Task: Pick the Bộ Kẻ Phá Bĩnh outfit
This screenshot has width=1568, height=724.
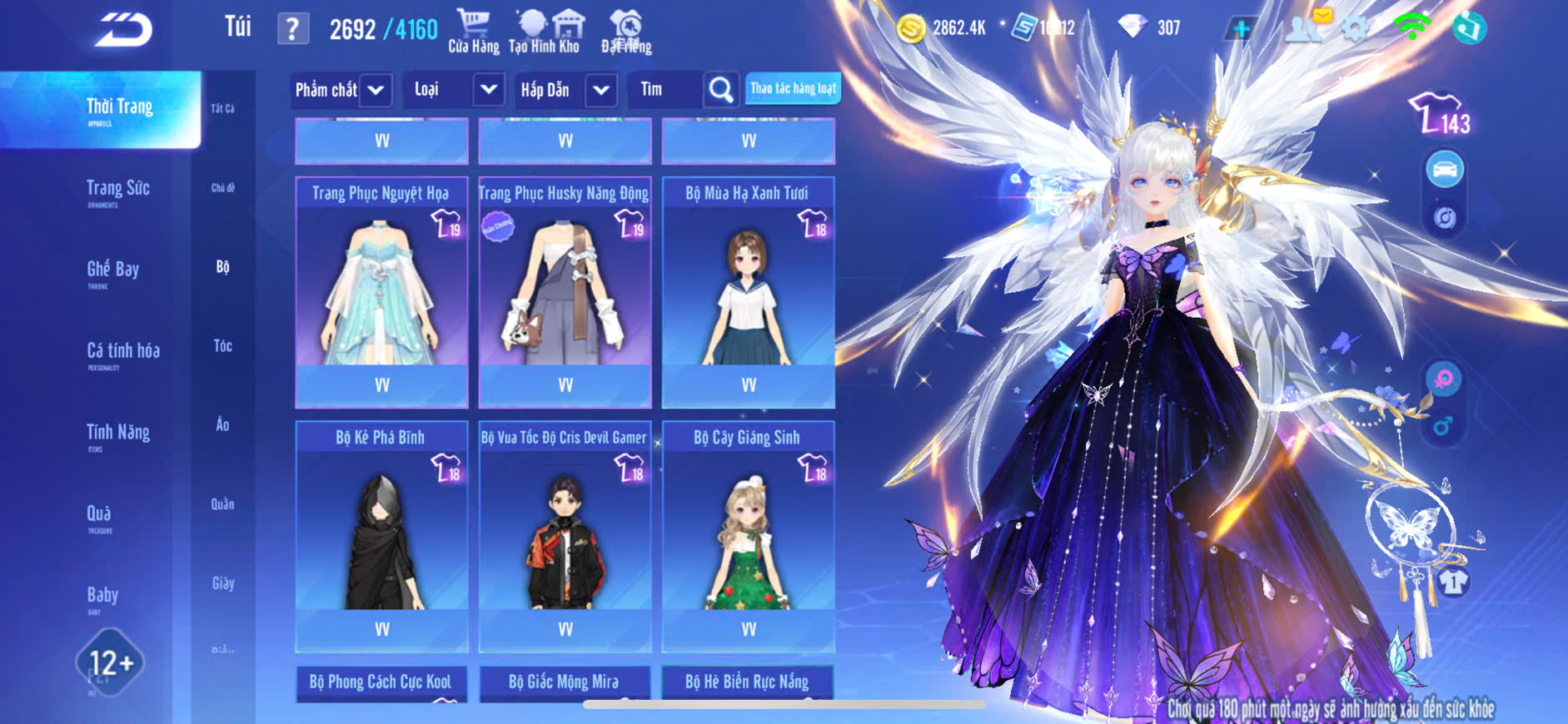Action: tap(381, 535)
